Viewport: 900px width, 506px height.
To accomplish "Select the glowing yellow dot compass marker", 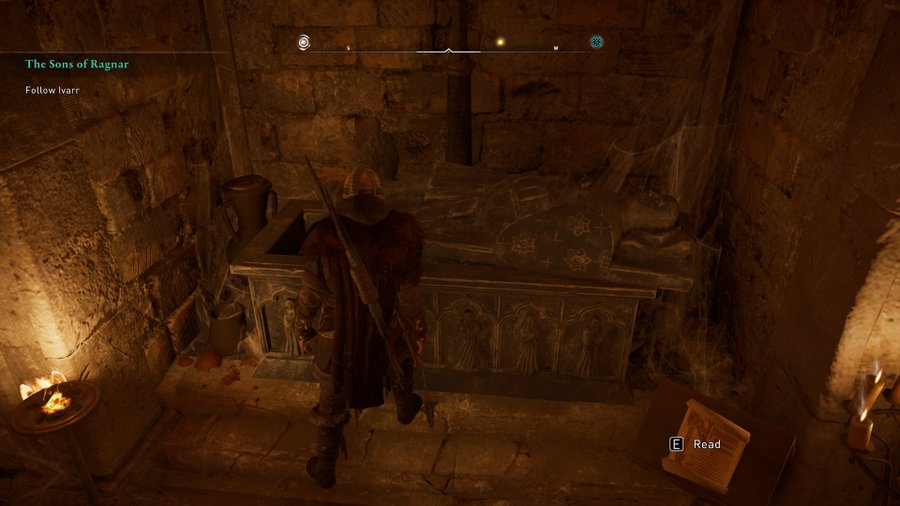I will 501,42.
